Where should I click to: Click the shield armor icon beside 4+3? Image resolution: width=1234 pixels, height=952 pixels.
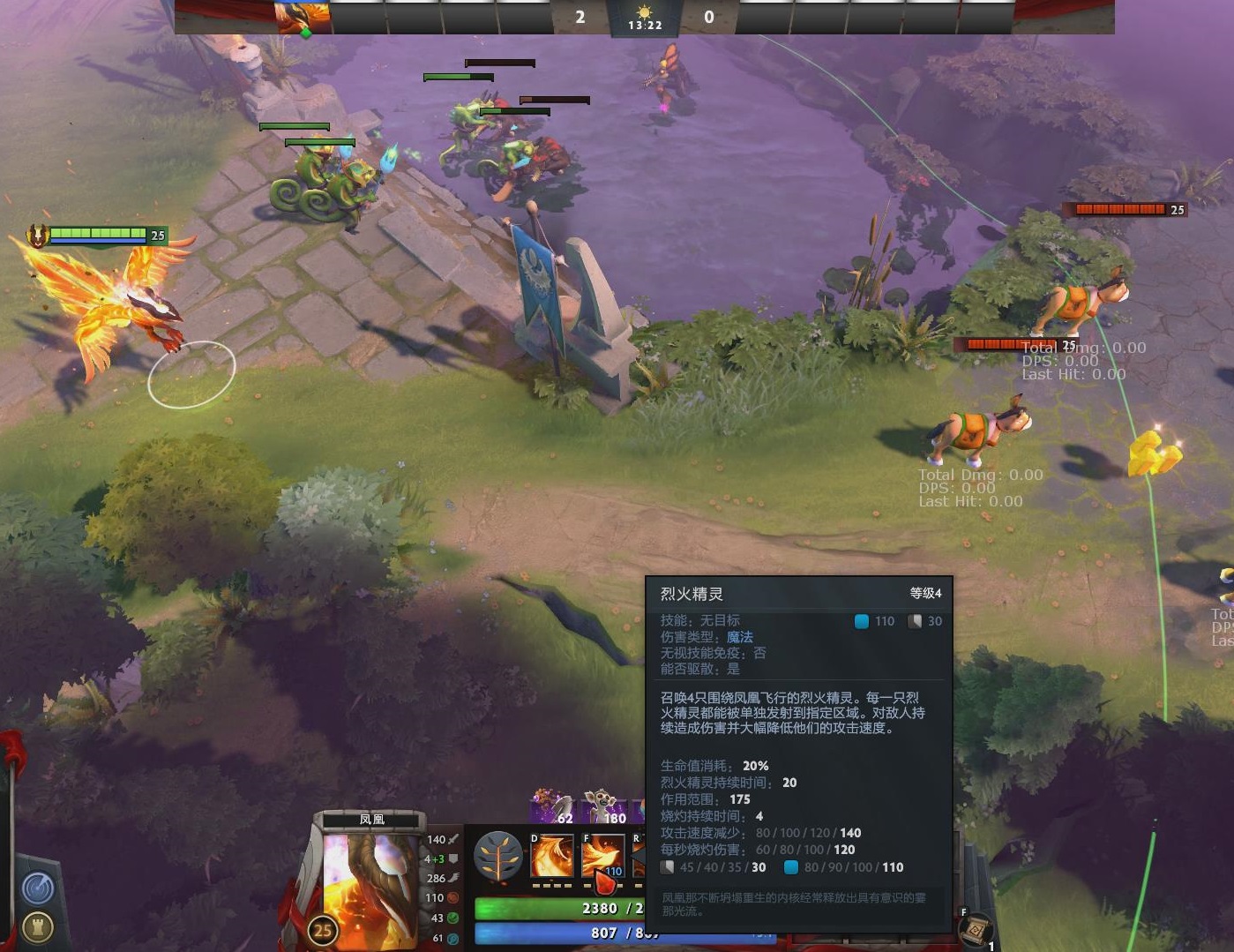(453, 858)
